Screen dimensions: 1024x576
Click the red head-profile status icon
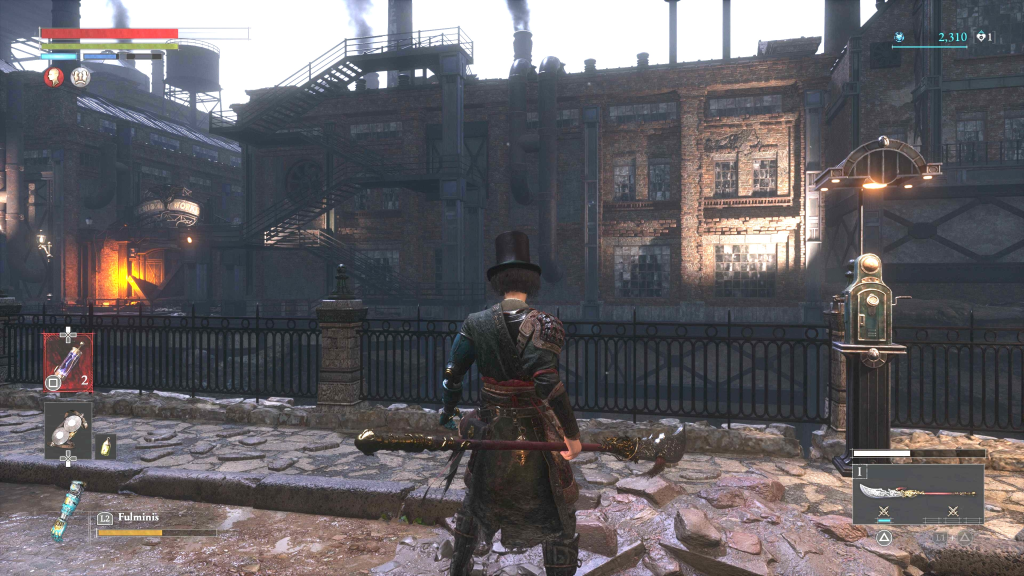pyautogui.click(x=54, y=77)
